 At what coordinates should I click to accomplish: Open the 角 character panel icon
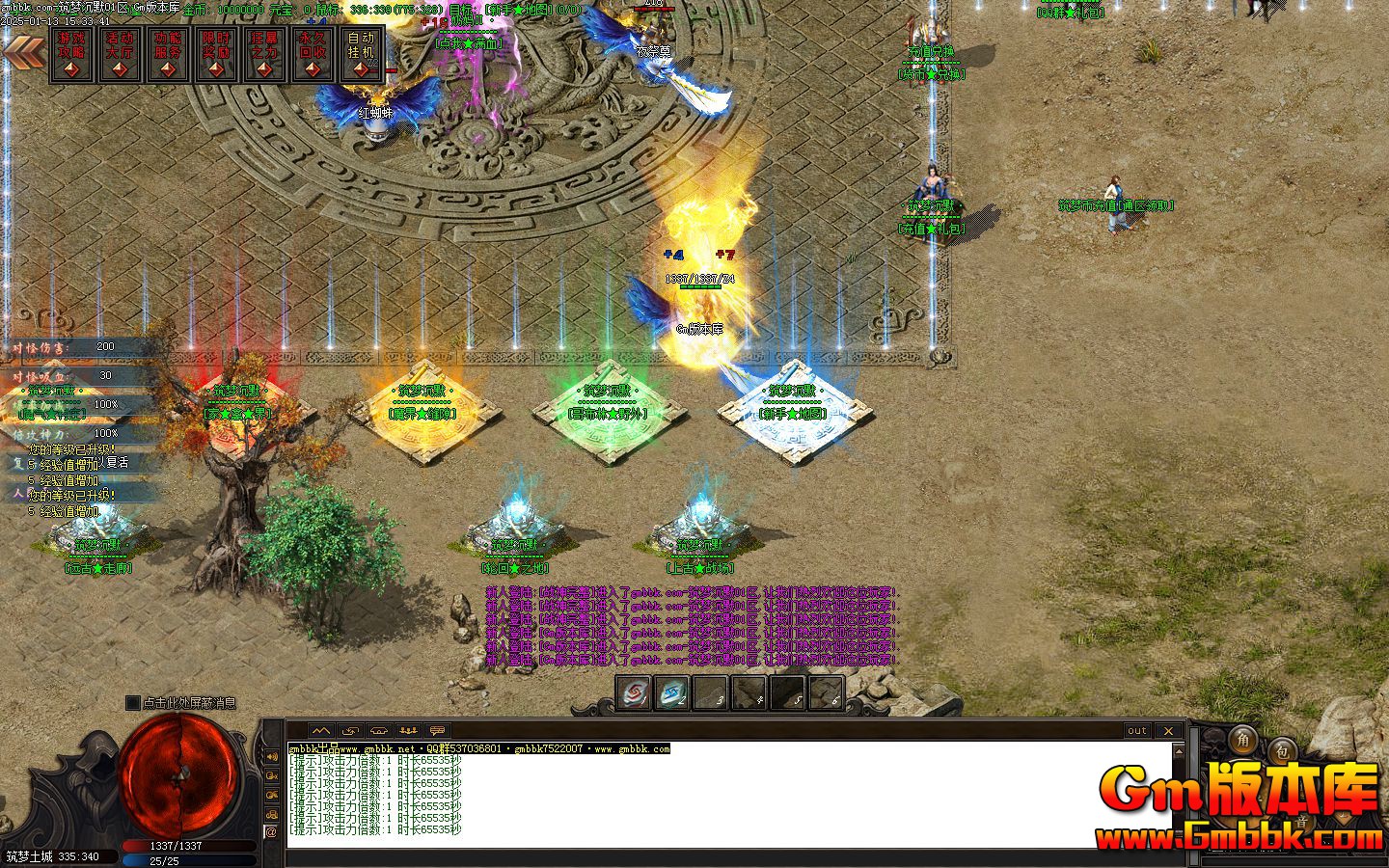(1241, 741)
